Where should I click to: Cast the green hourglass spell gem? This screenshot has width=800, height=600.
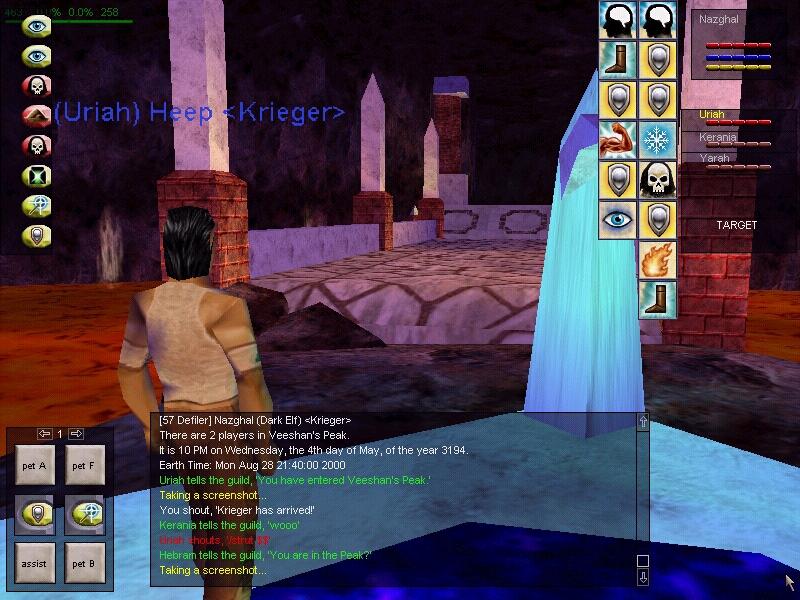click(37, 176)
